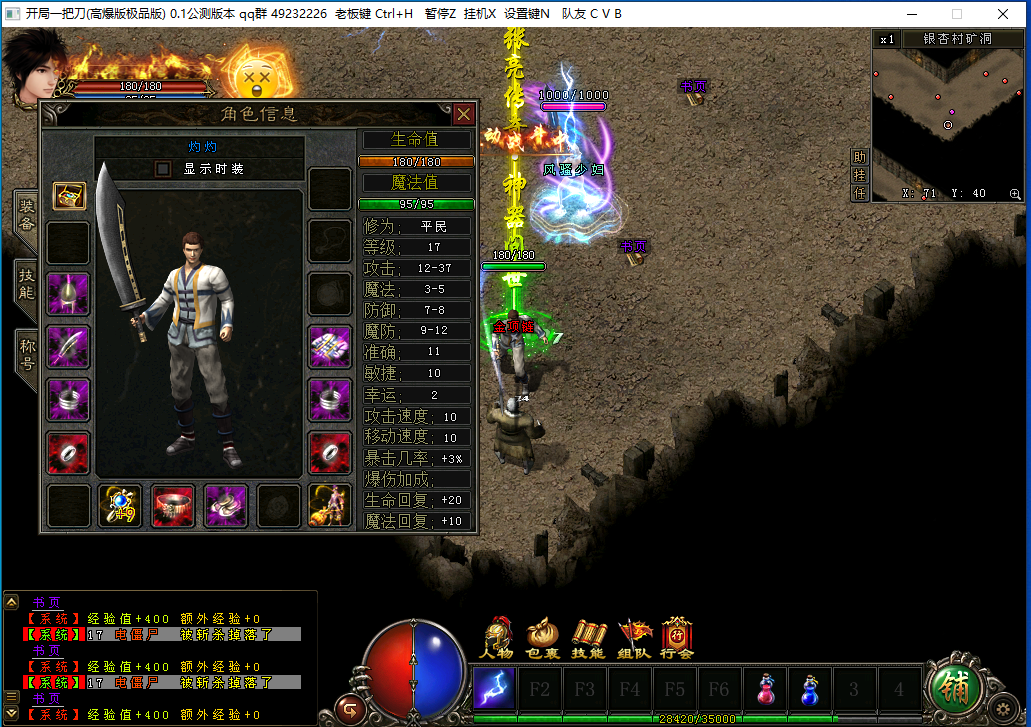
Task: Open the 包裹 bag inventory
Action: pyautogui.click(x=543, y=638)
